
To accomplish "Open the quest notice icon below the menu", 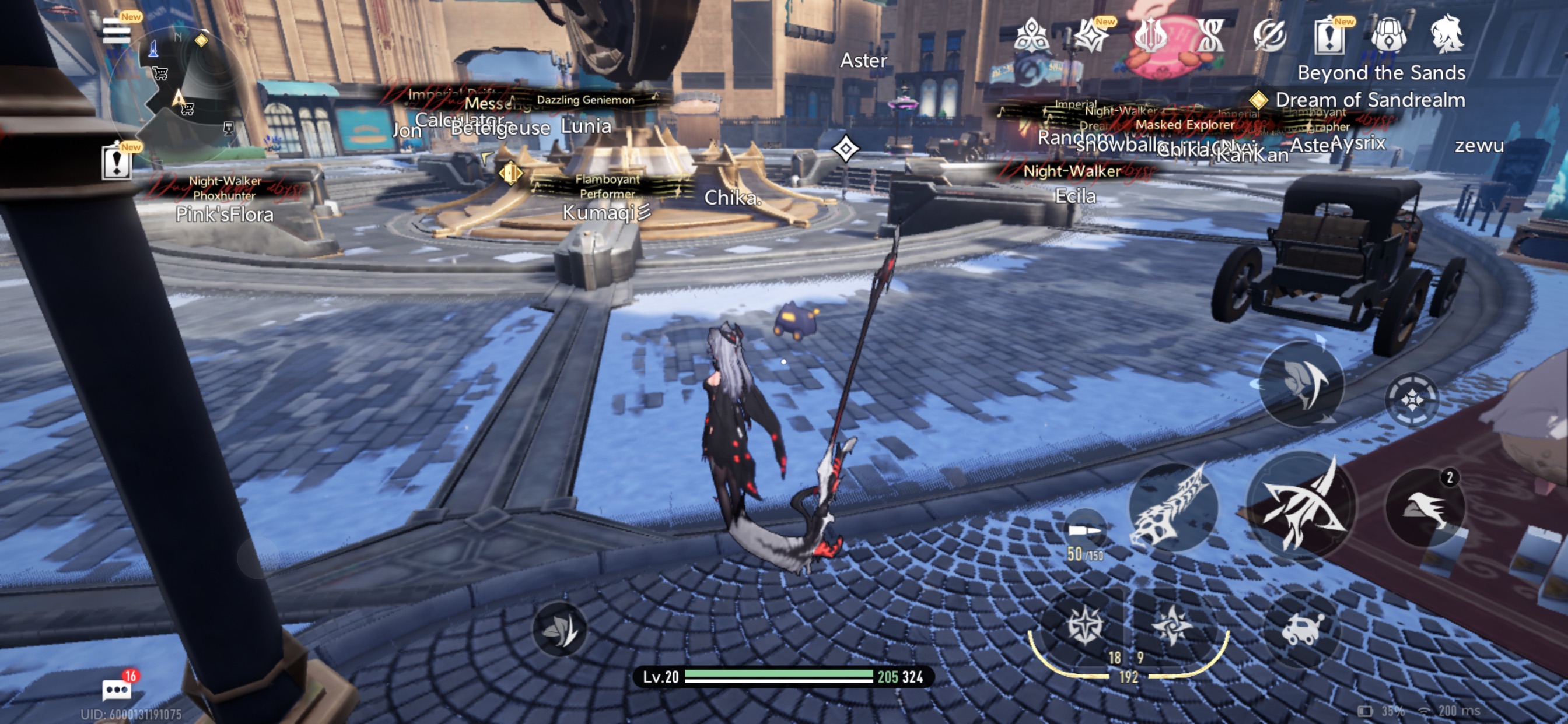I will coord(116,162).
